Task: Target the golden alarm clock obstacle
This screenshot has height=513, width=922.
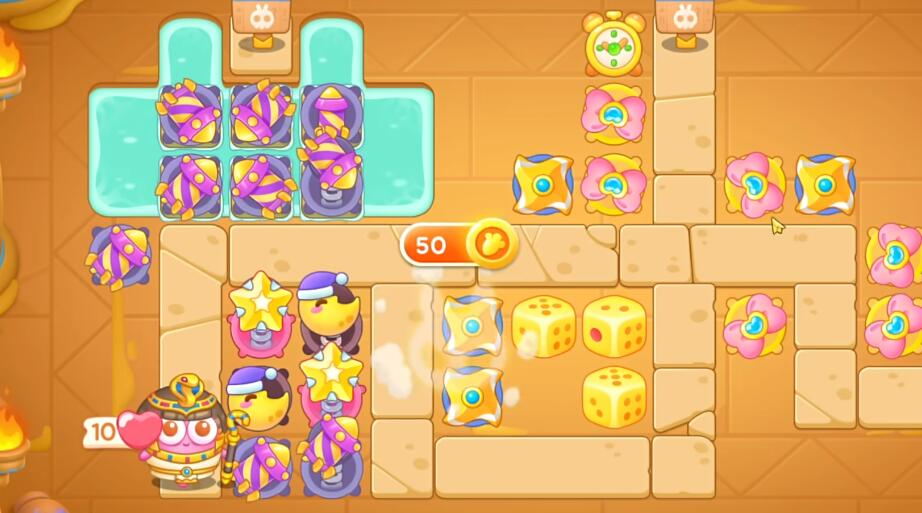Action: [x=613, y=46]
